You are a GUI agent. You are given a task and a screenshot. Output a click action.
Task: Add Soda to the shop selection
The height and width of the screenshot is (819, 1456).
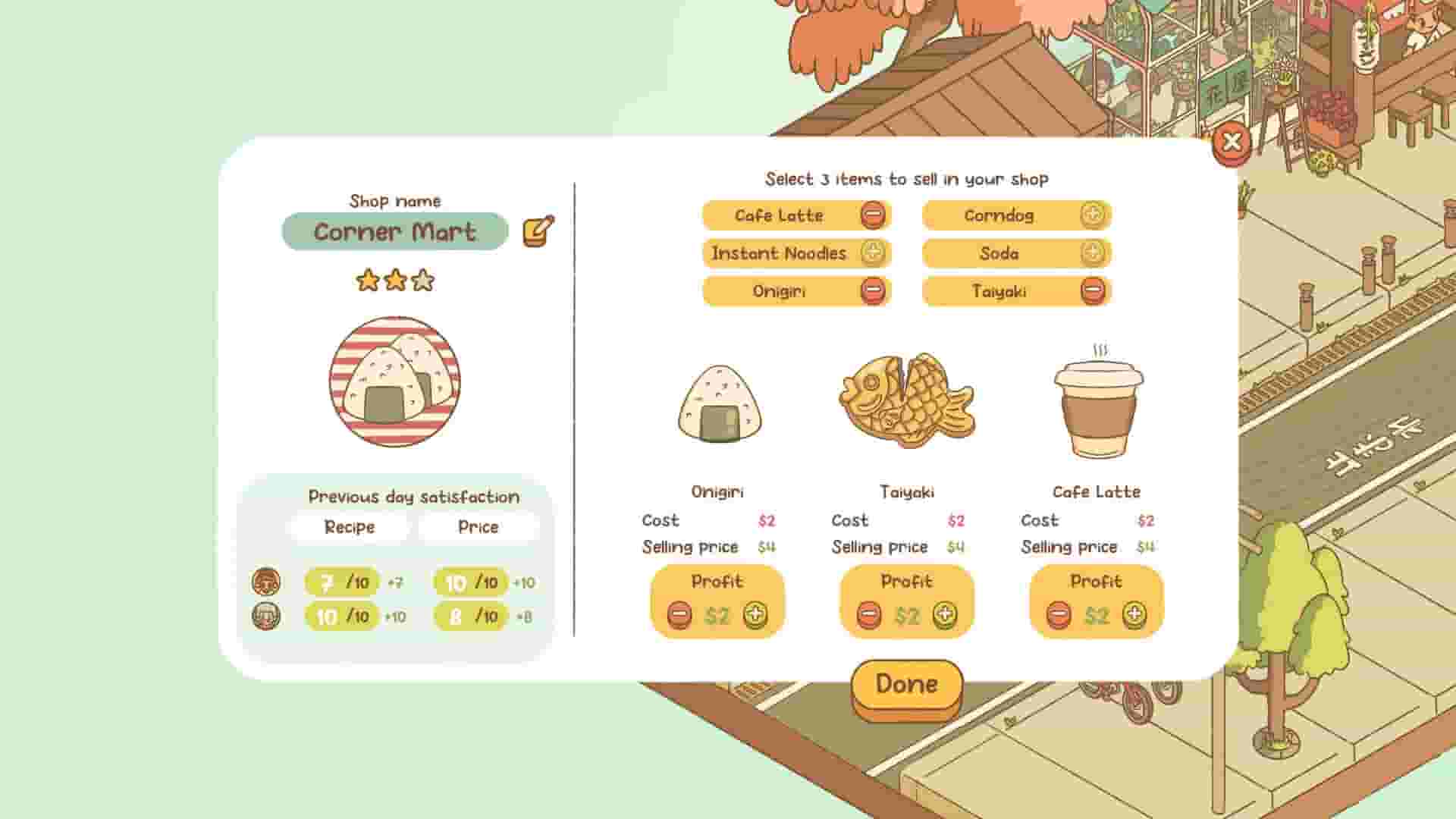pos(1092,253)
